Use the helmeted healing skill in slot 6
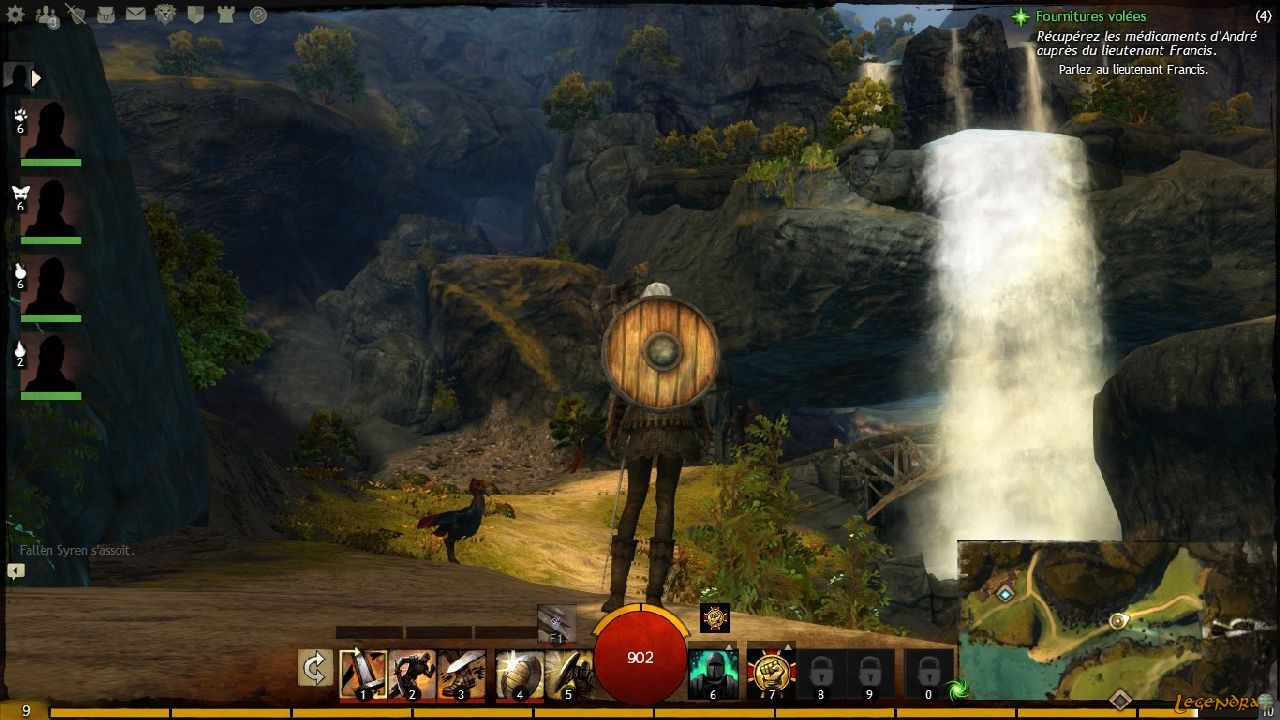The image size is (1280, 720). coord(713,673)
